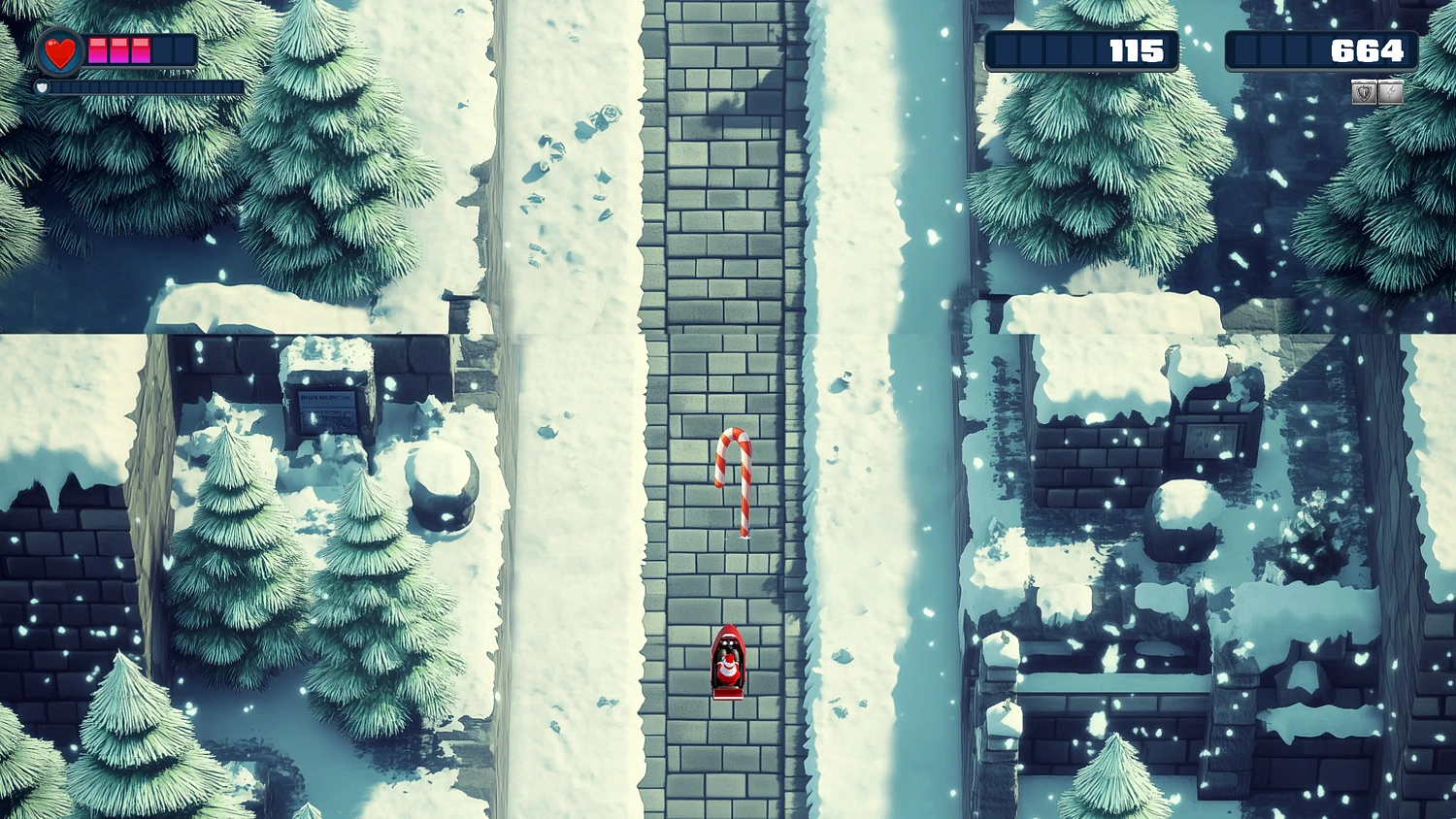
Task: Click the red heart health icon
Action: (58, 52)
